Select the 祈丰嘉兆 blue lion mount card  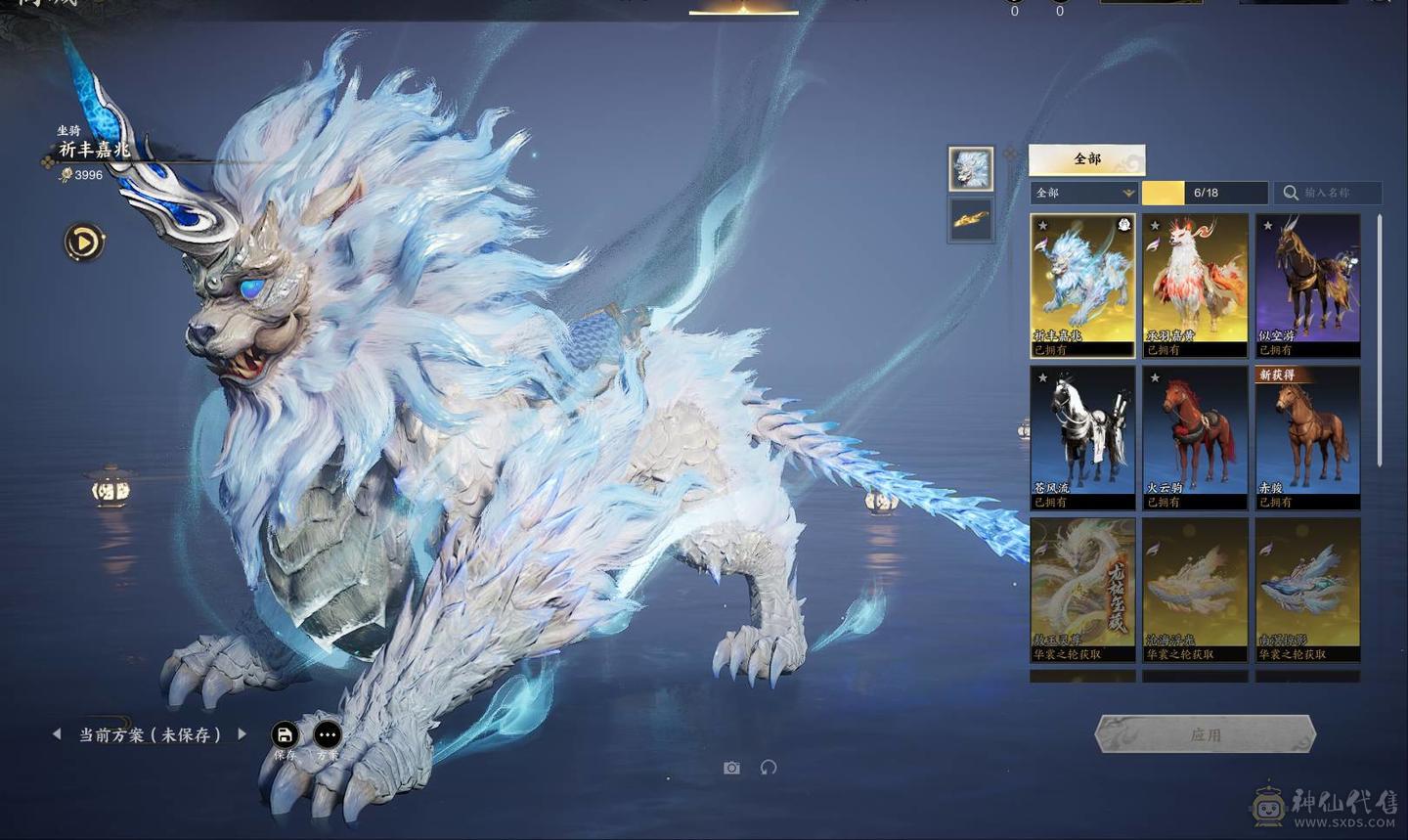pyautogui.click(x=1082, y=285)
